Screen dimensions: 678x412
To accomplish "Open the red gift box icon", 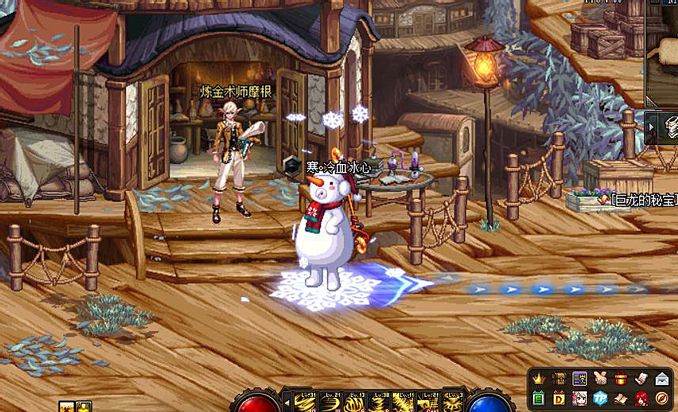I will (620, 379).
